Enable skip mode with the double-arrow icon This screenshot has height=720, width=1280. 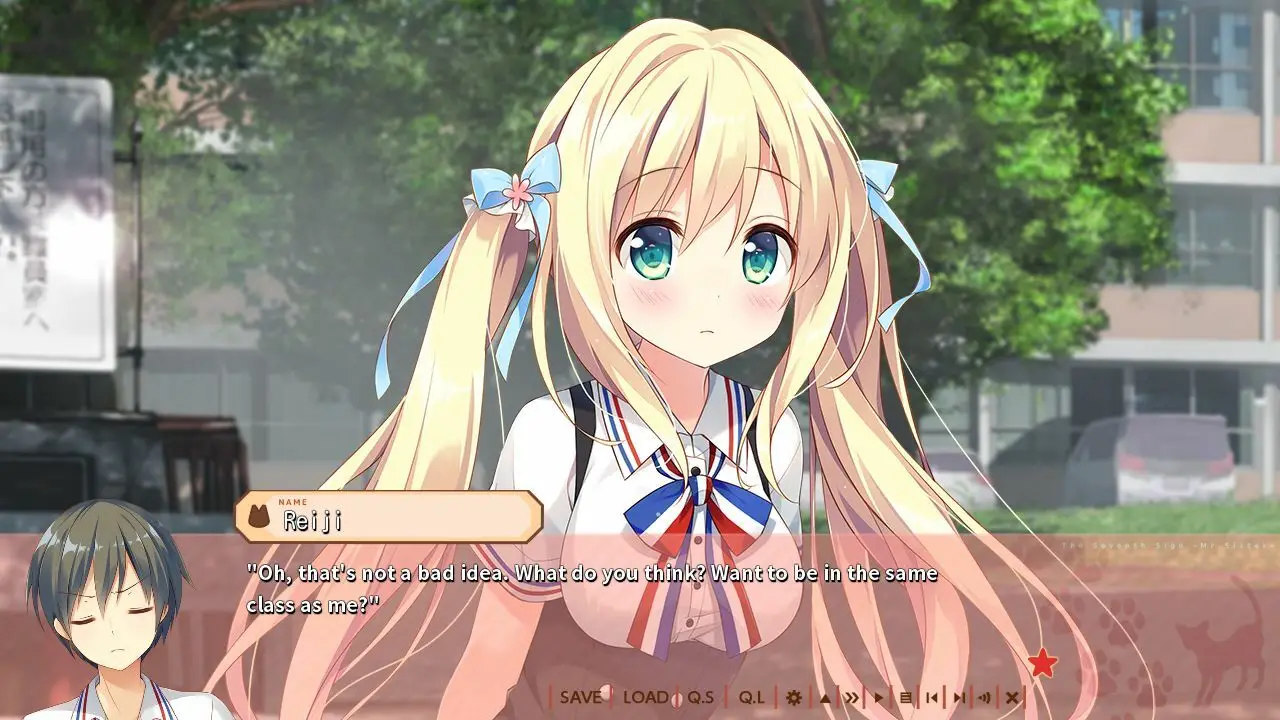852,698
